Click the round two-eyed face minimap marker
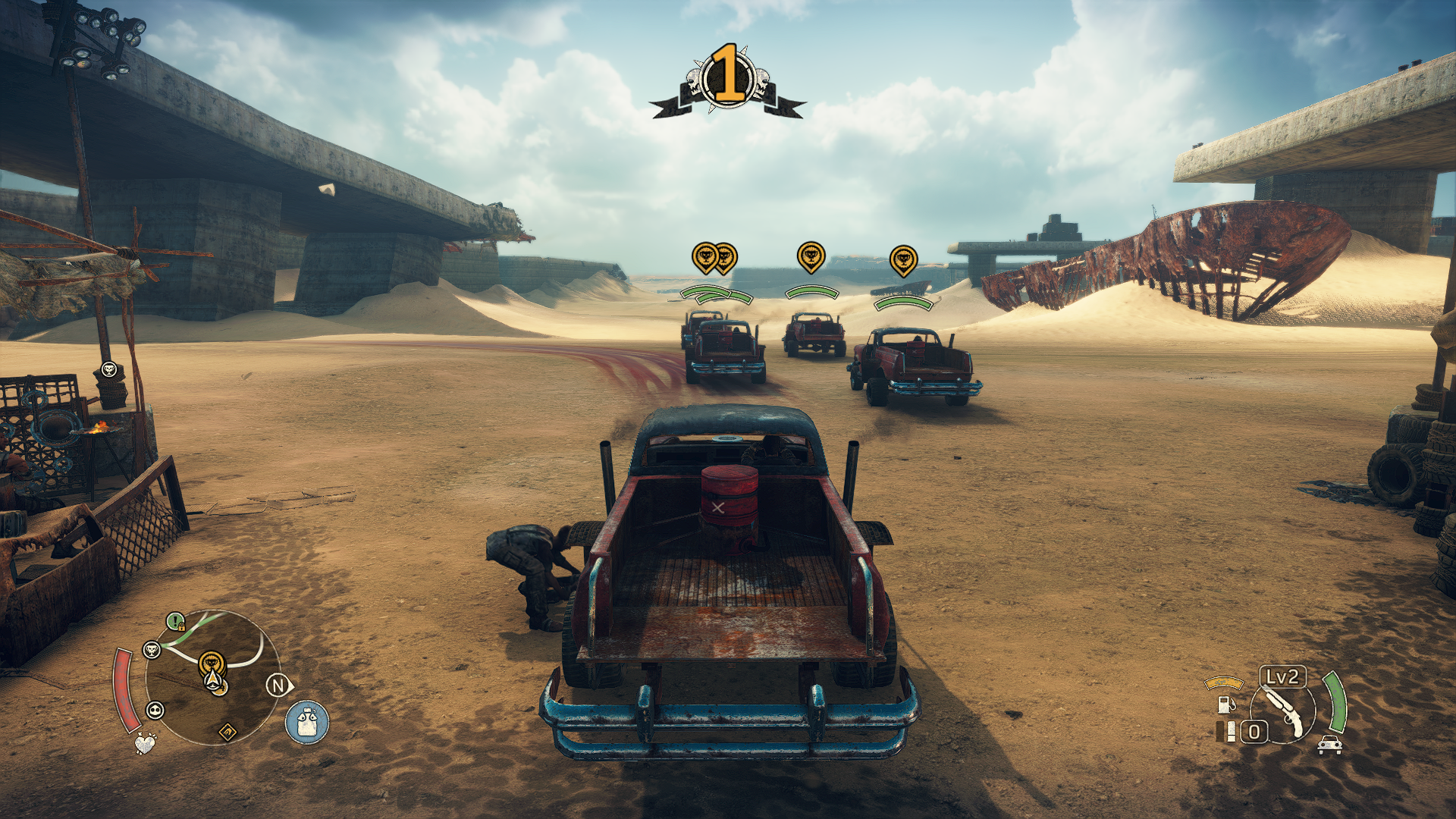Screen dimensions: 1456x819 pyautogui.click(x=155, y=711)
